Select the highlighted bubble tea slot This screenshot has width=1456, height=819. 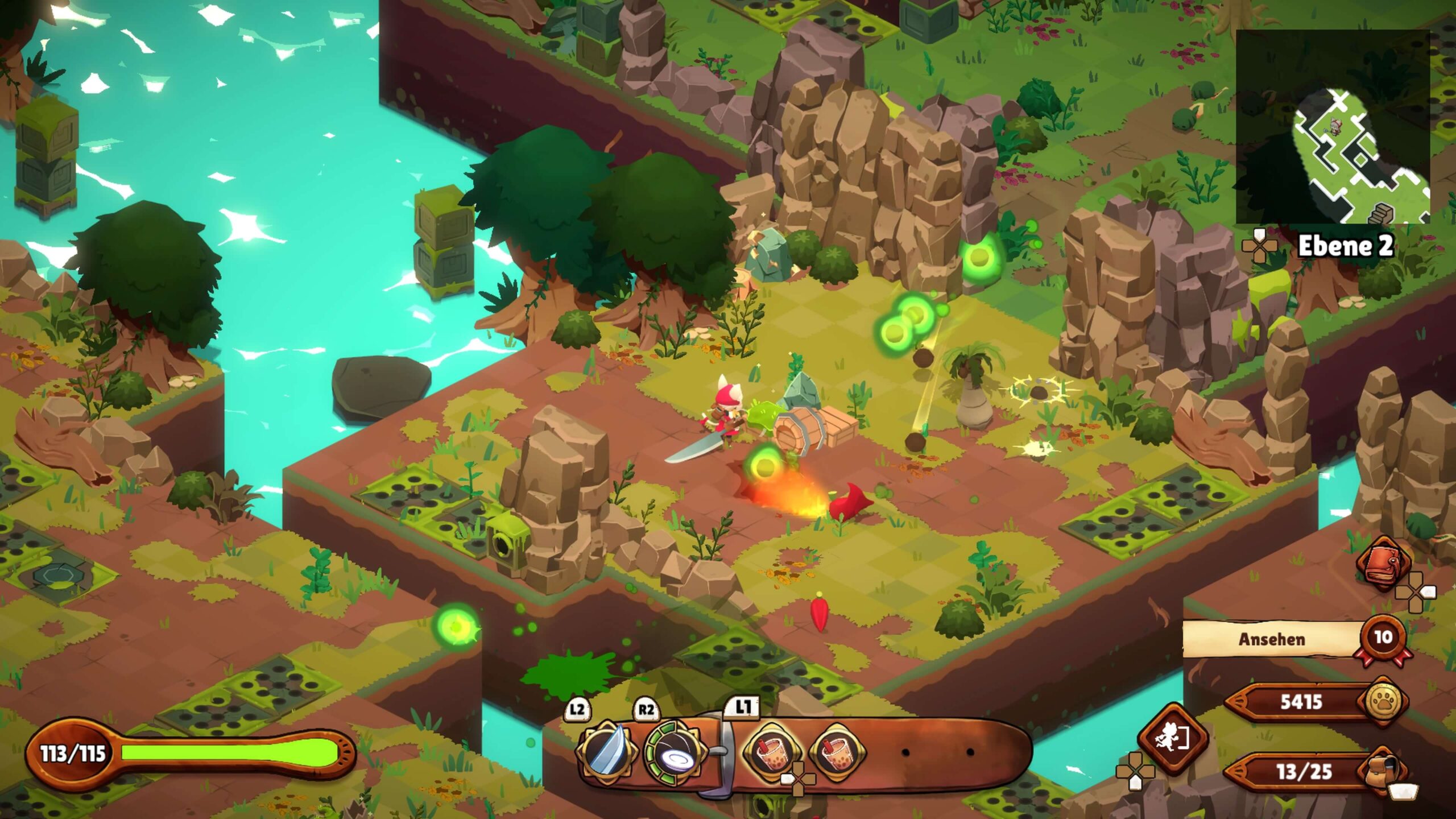[772, 752]
